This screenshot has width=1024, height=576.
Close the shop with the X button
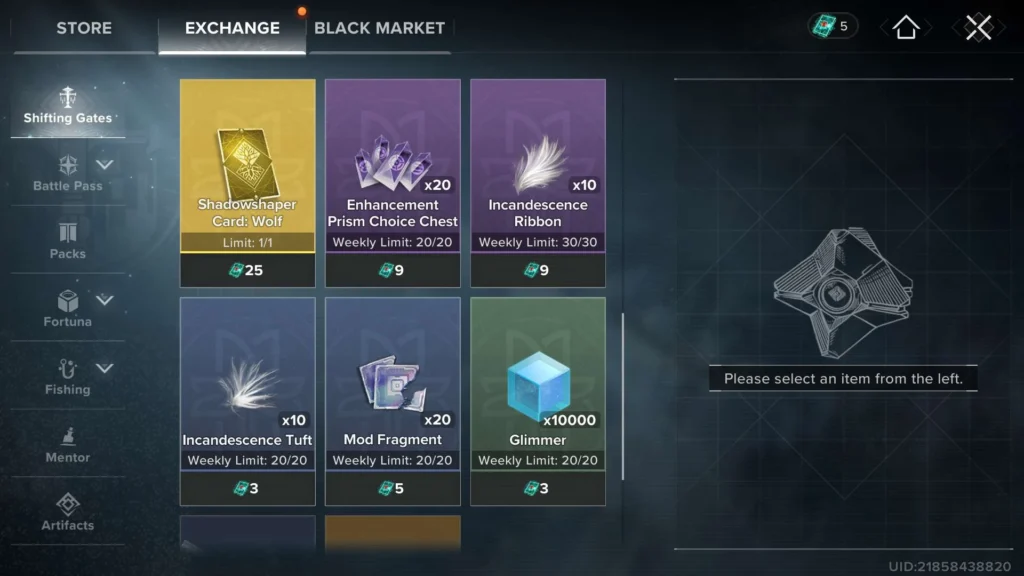pyautogui.click(x=978, y=27)
